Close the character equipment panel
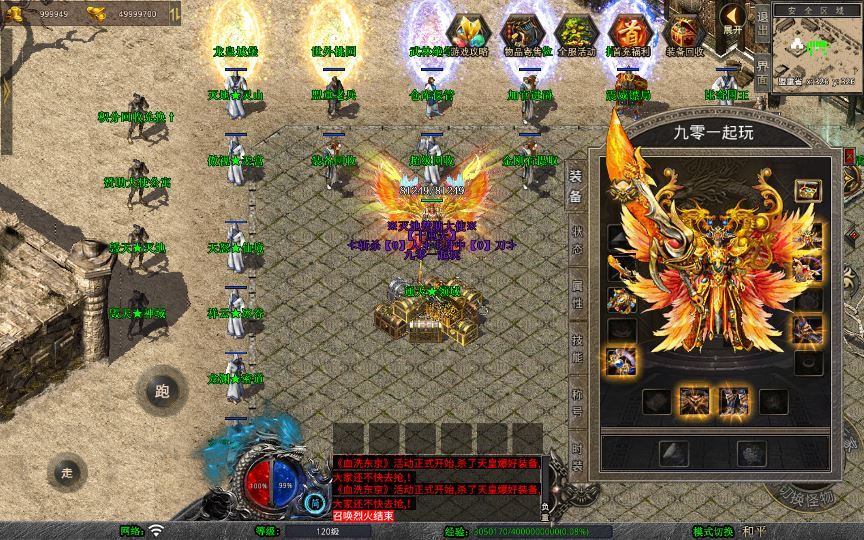The width and height of the screenshot is (864, 540). pyautogui.click(x=850, y=158)
